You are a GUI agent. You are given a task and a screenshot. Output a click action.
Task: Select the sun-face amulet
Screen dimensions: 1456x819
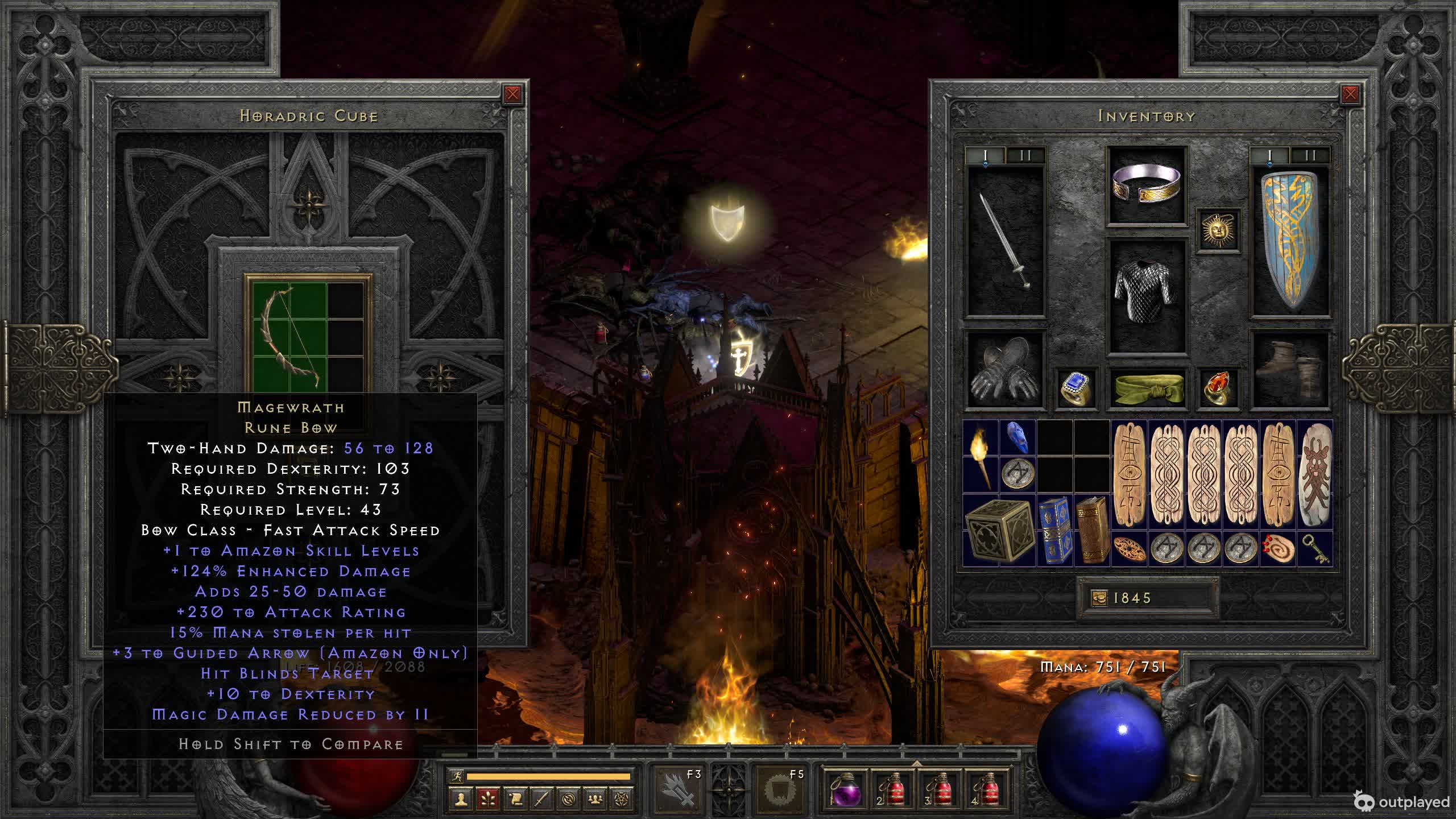[x=1218, y=230]
